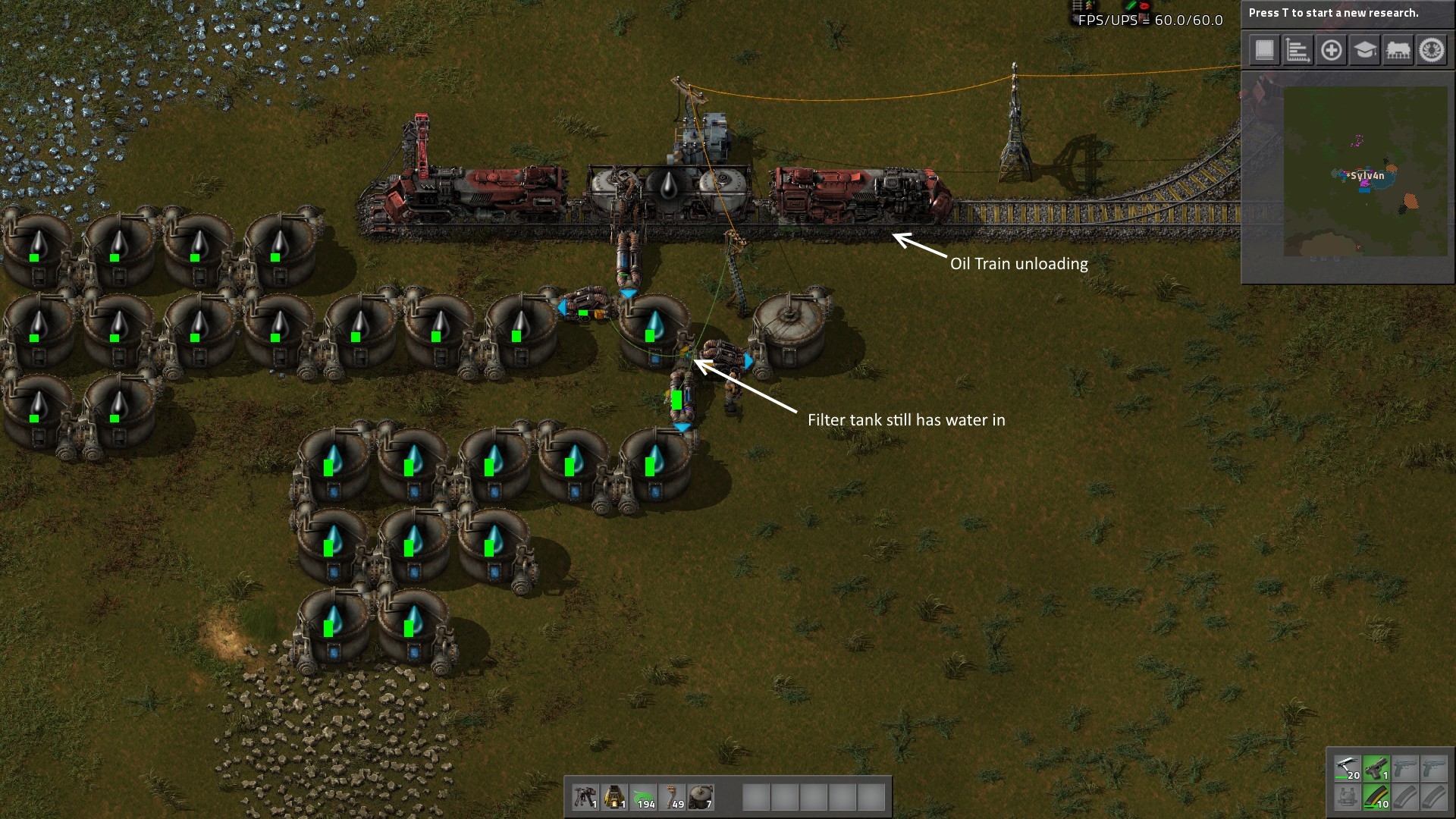Click the circled plus icon button
This screenshot has width=1456, height=819.
point(1331,51)
